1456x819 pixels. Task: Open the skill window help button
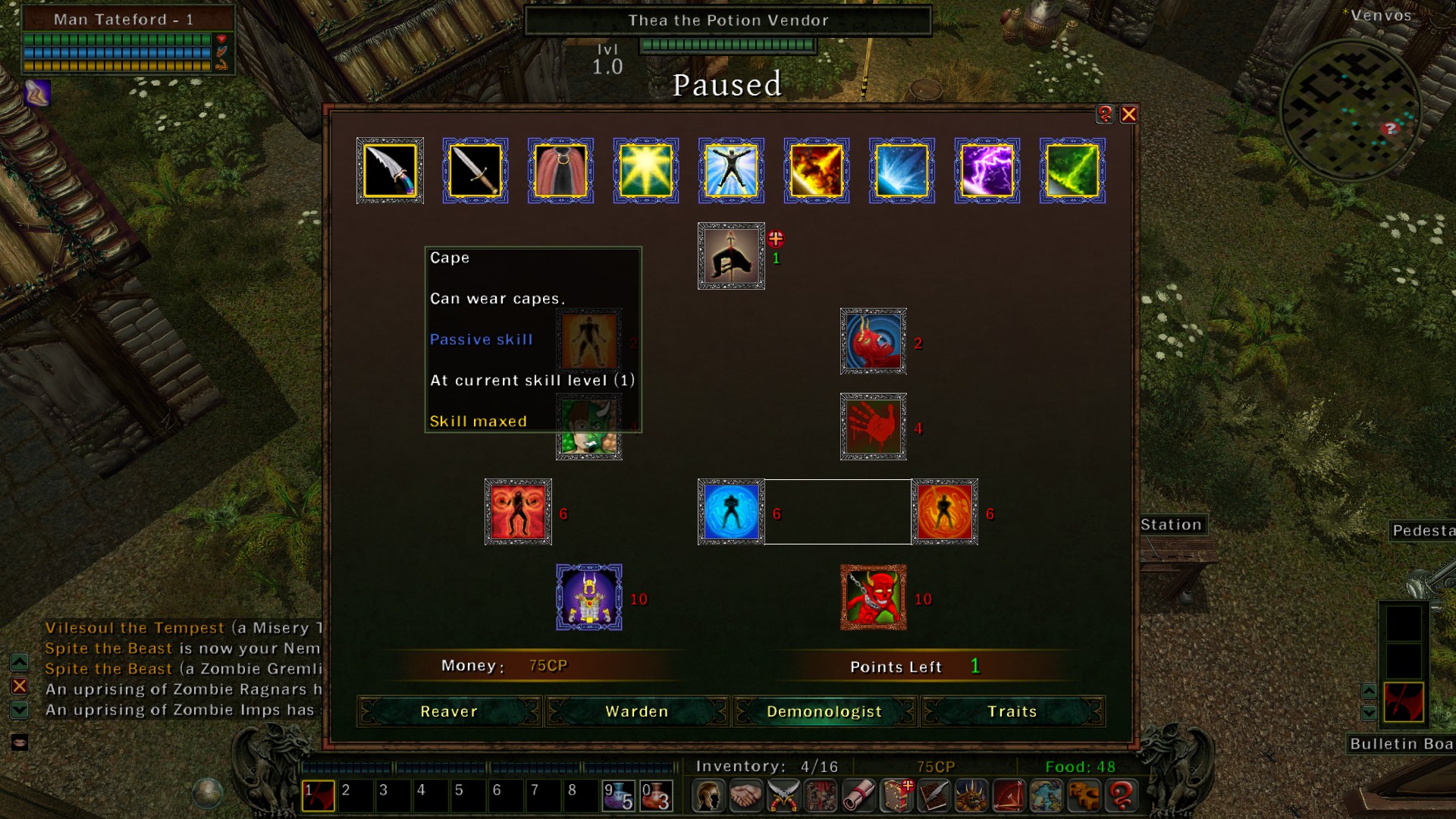(x=1105, y=115)
